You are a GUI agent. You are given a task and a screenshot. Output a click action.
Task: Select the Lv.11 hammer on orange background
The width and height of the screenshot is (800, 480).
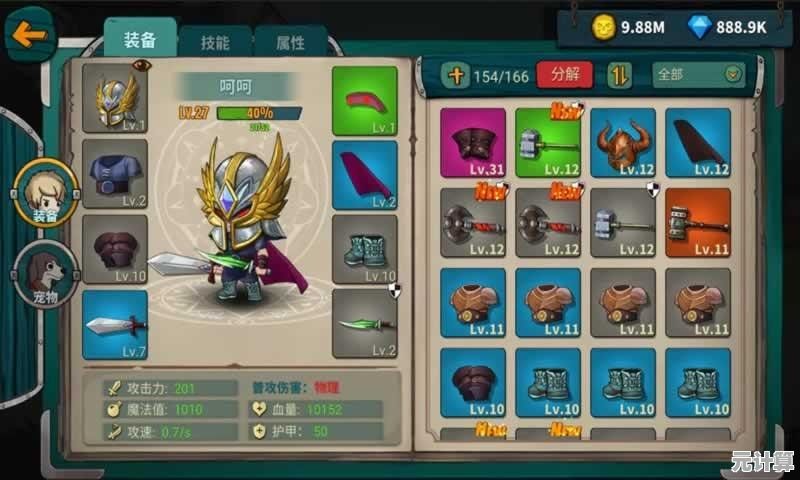pos(698,221)
